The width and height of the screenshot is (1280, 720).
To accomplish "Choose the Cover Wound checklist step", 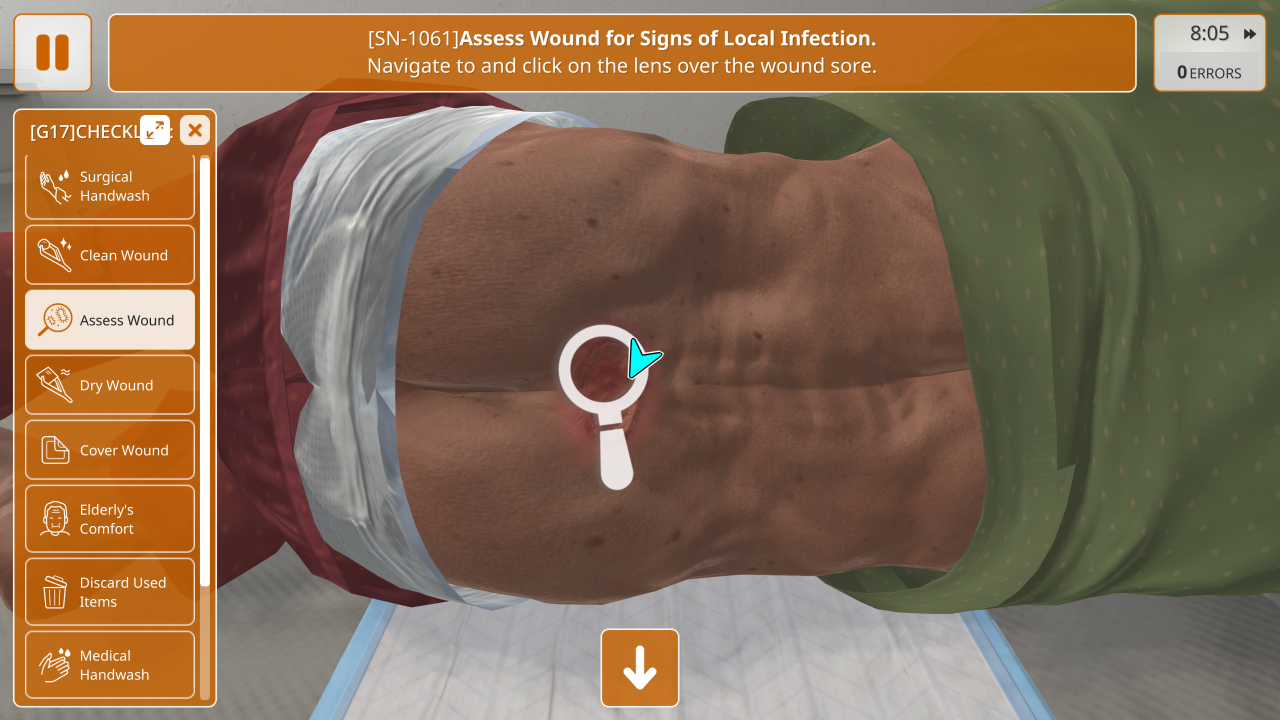I will [110, 450].
